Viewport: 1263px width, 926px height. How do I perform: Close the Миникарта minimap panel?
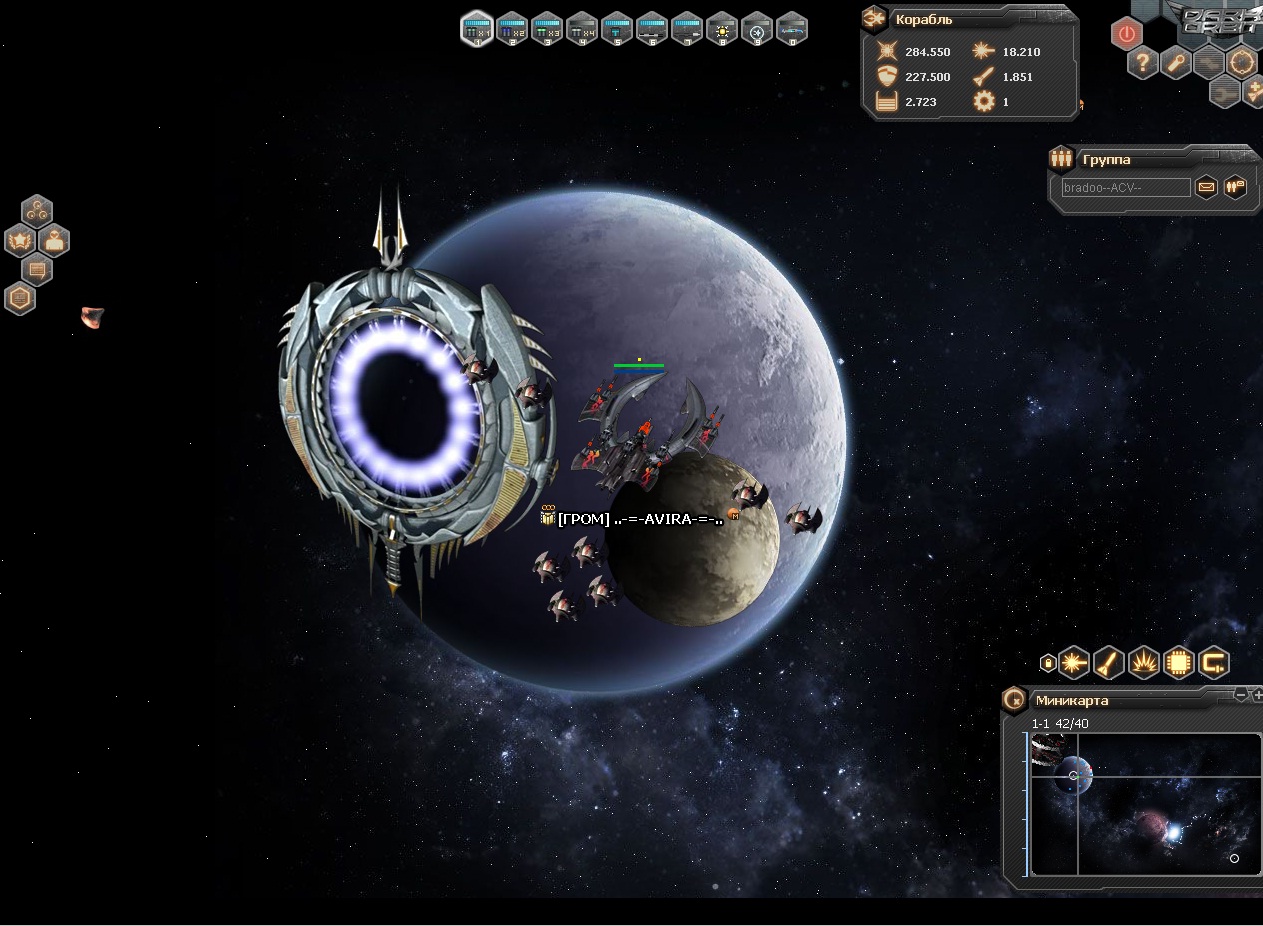click(x=1014, y=699)
